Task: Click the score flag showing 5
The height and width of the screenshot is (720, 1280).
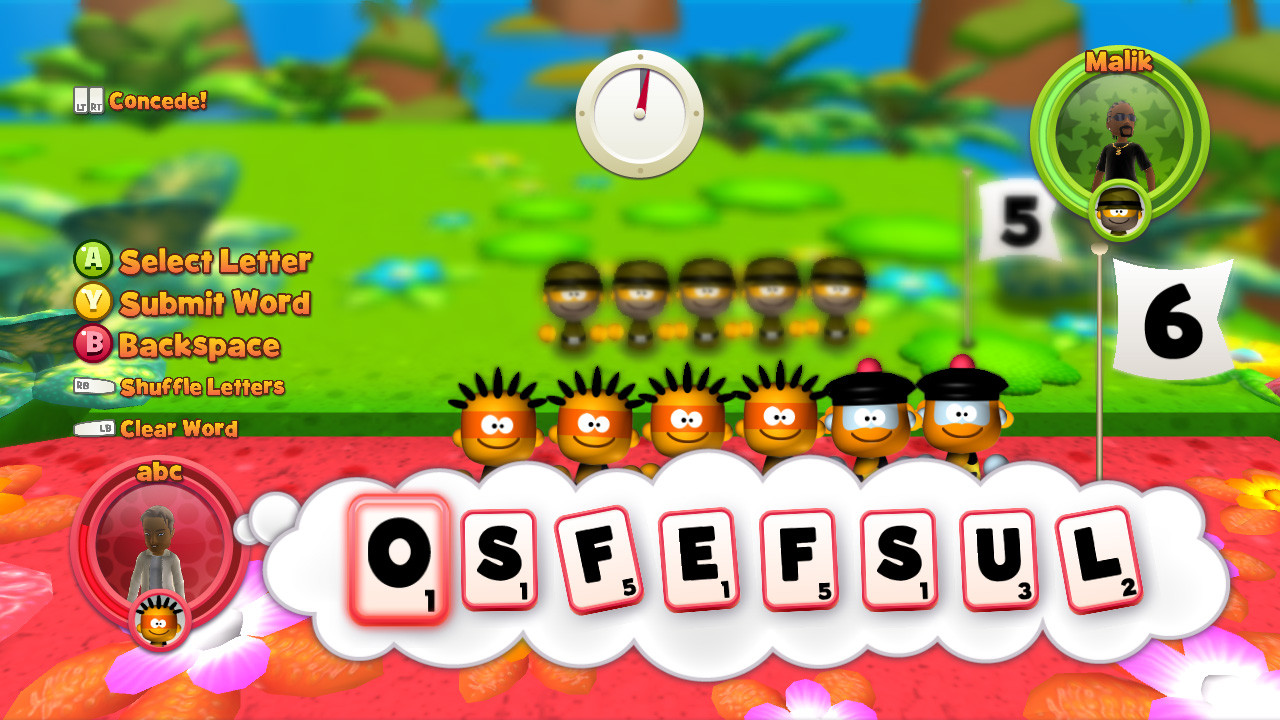Action: 1020,220
